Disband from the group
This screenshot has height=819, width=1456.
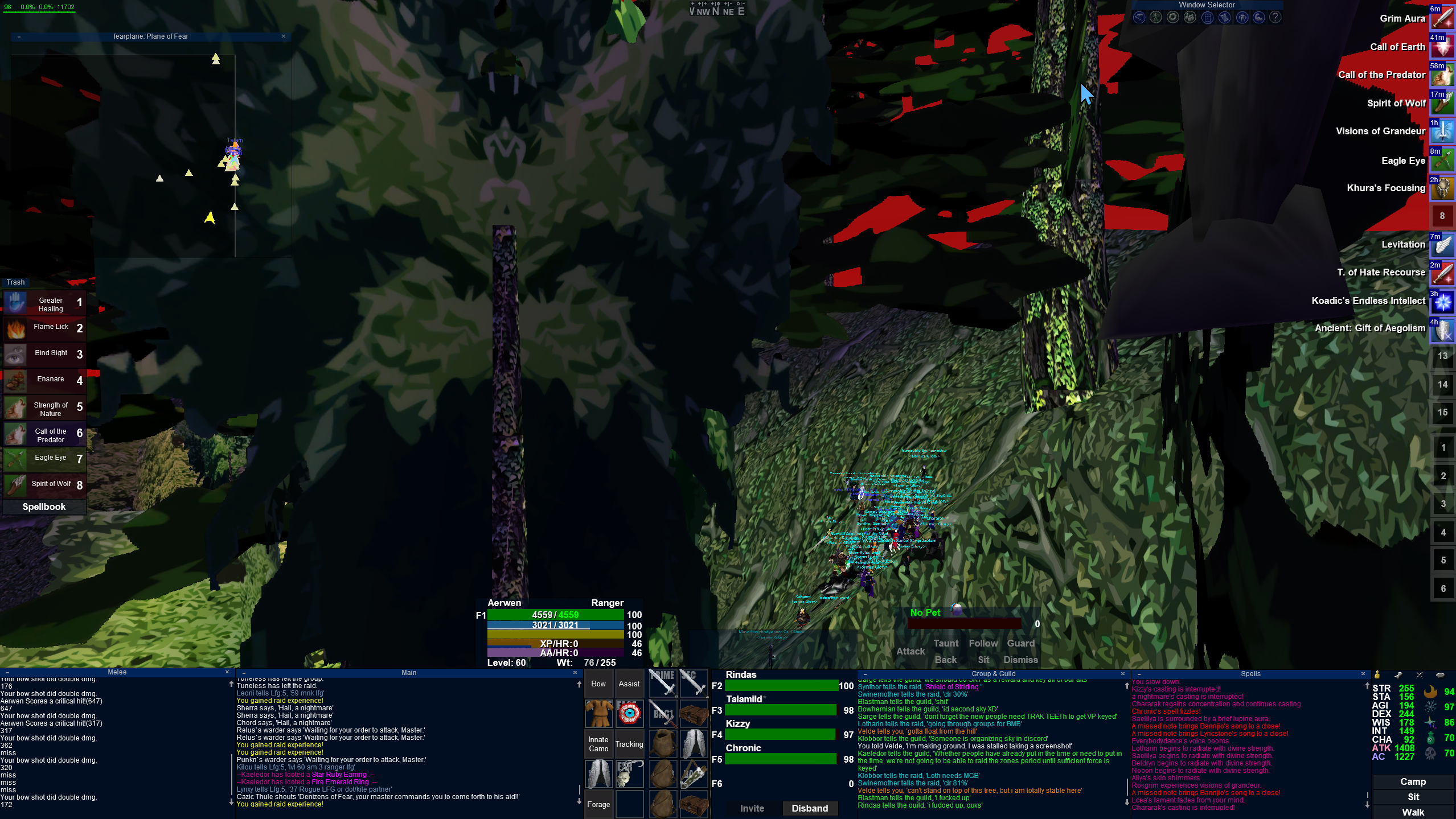[809, 808]
